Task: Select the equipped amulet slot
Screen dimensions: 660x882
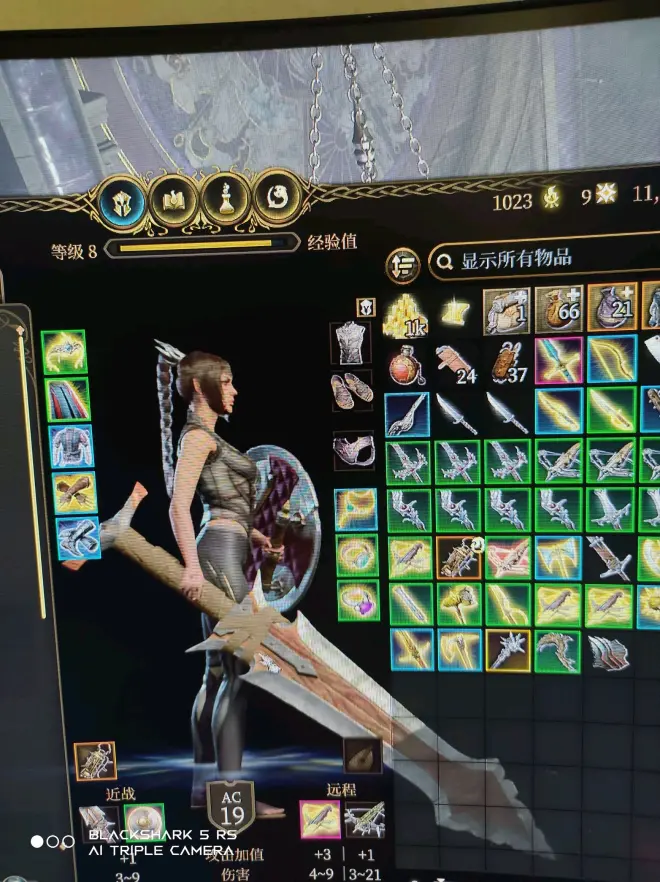Action: [356, 510]
